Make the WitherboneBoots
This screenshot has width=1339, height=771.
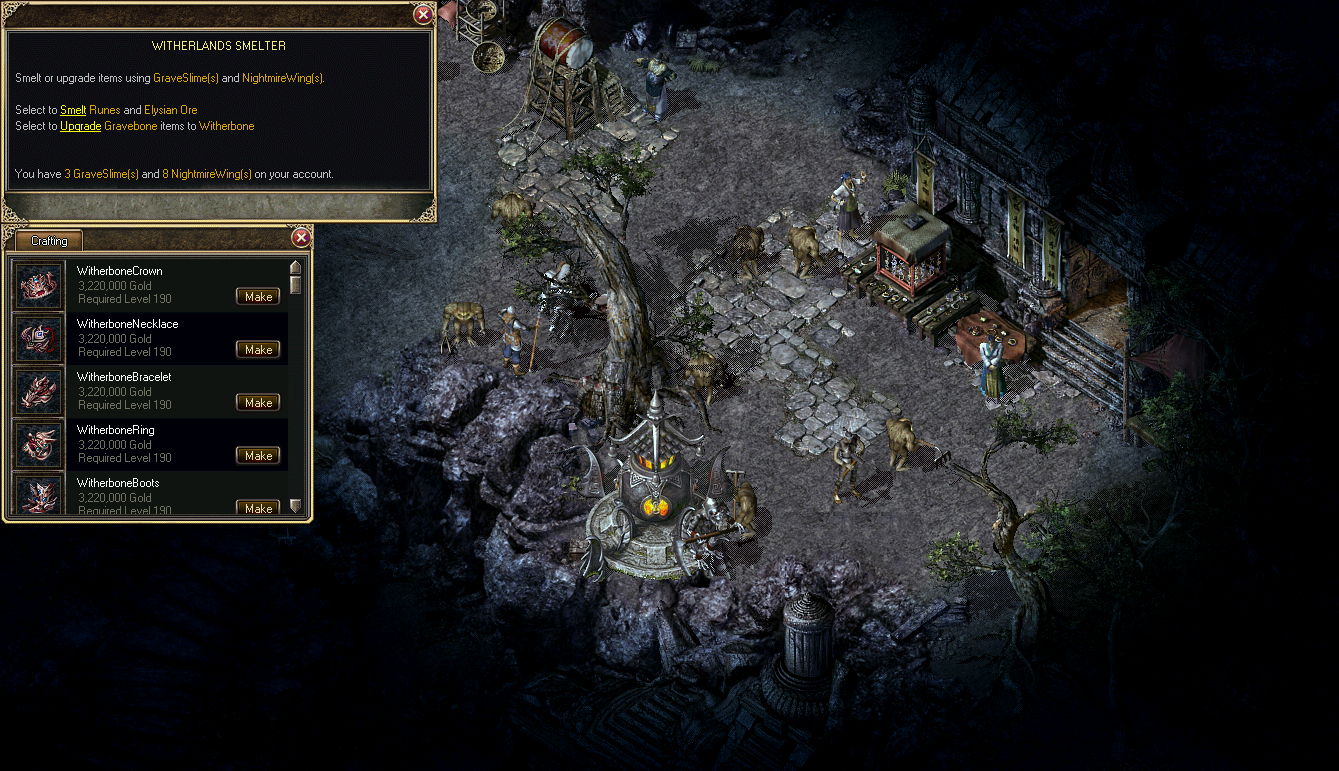258,507
